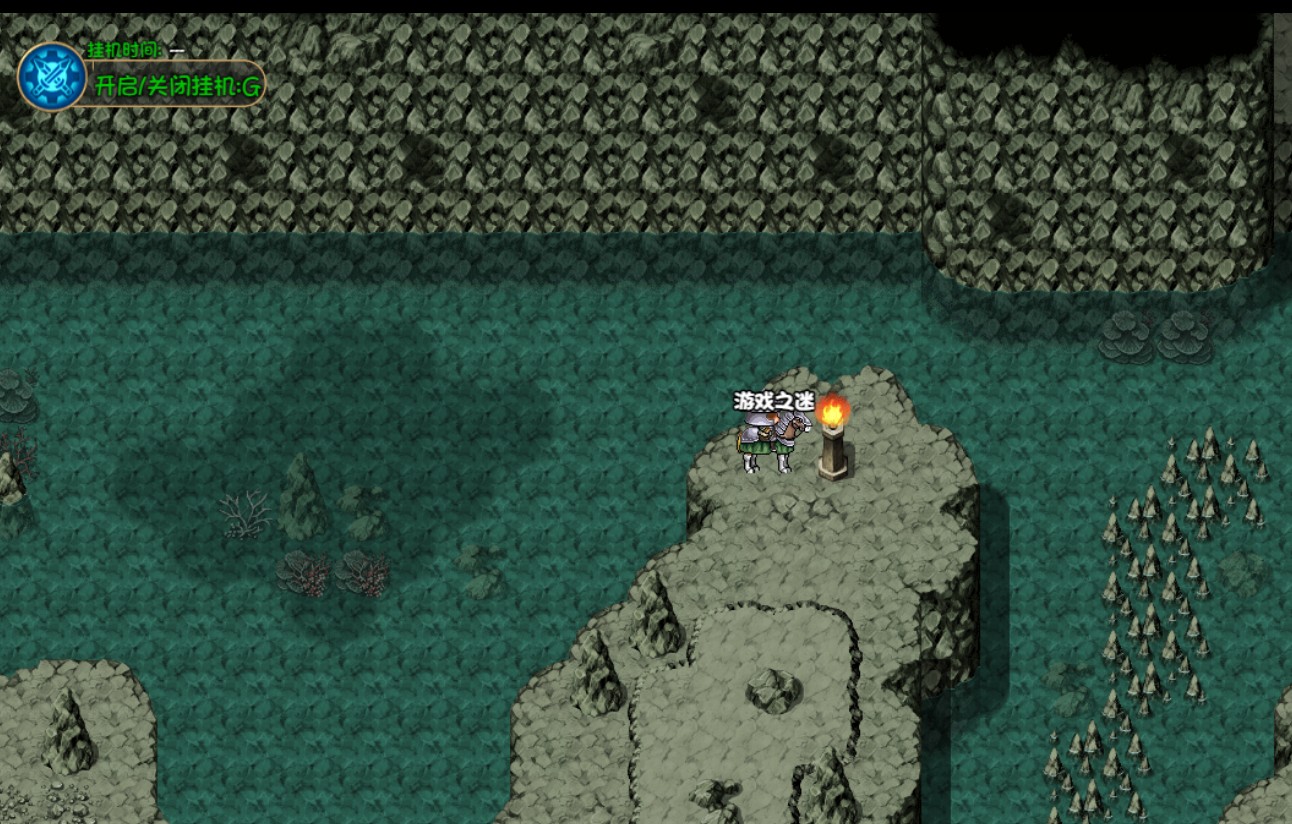Click the blue crossed-swords auto-battle icon
Viewport: 1292px width, 824px height.
[x=52, y=77]
